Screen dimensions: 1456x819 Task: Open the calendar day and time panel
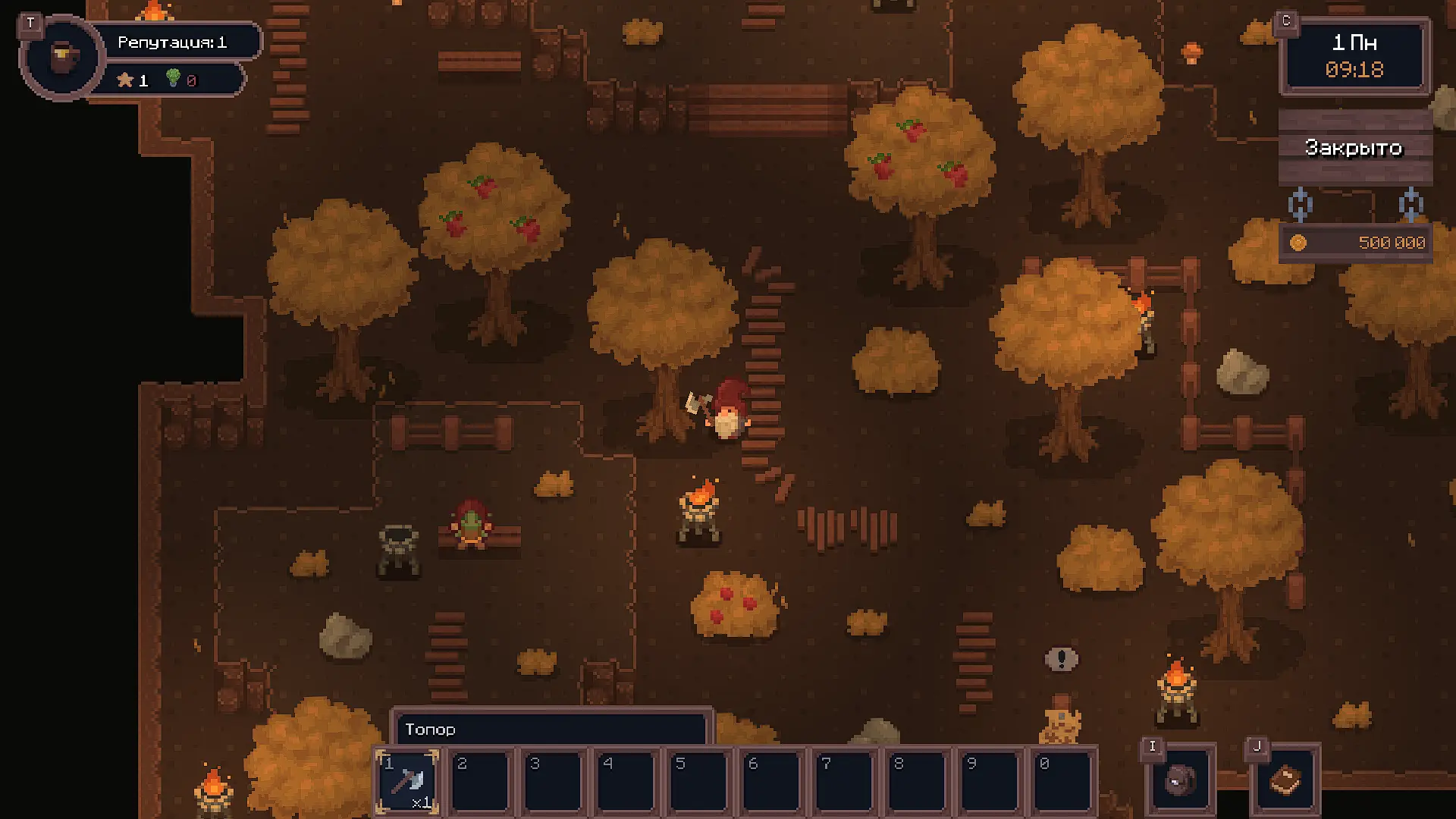[1354, 57]
